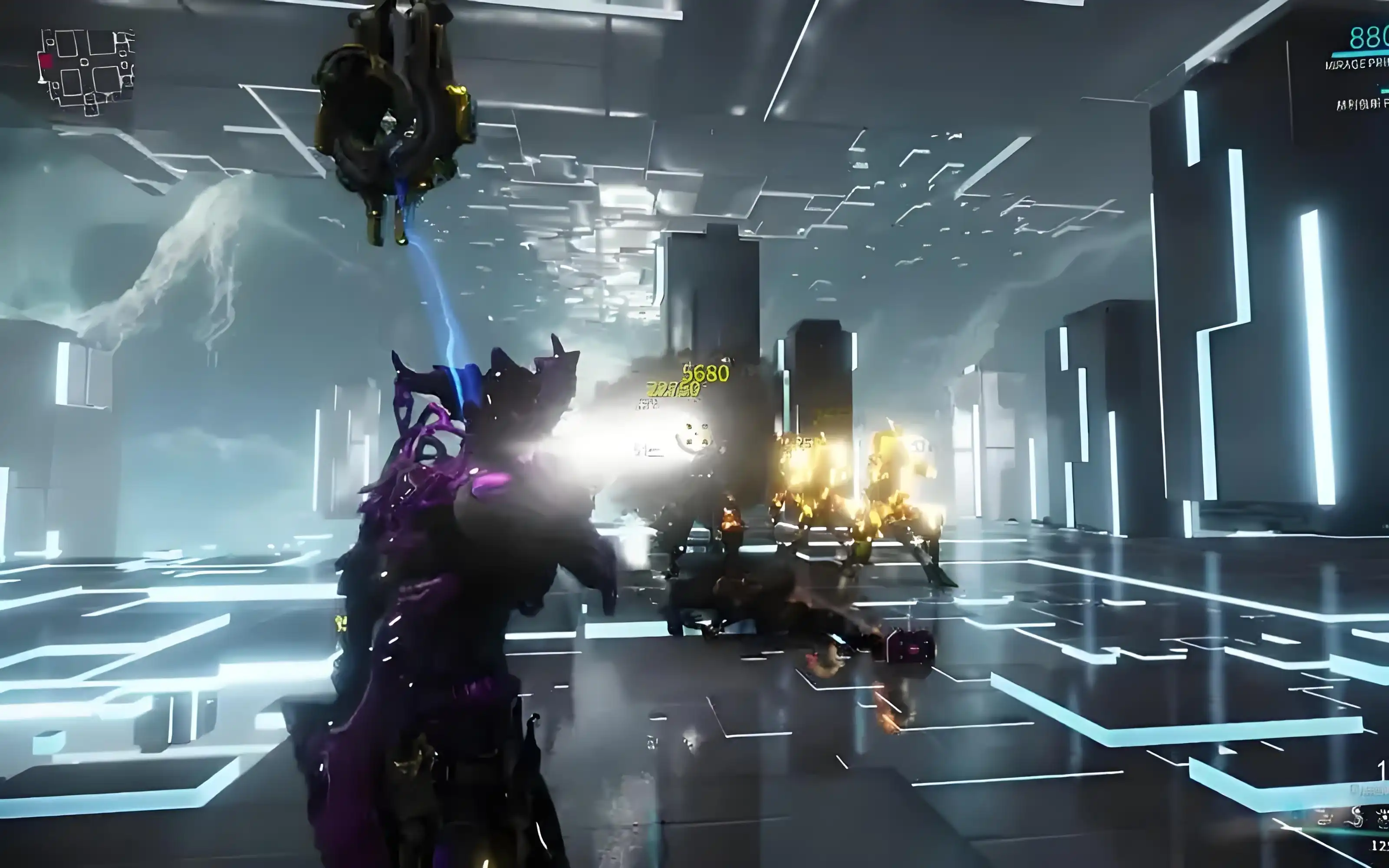This screenshot has height=868, width=1389.
Task: Activate the serpent-shaped ability icon
Action: 1357,817
